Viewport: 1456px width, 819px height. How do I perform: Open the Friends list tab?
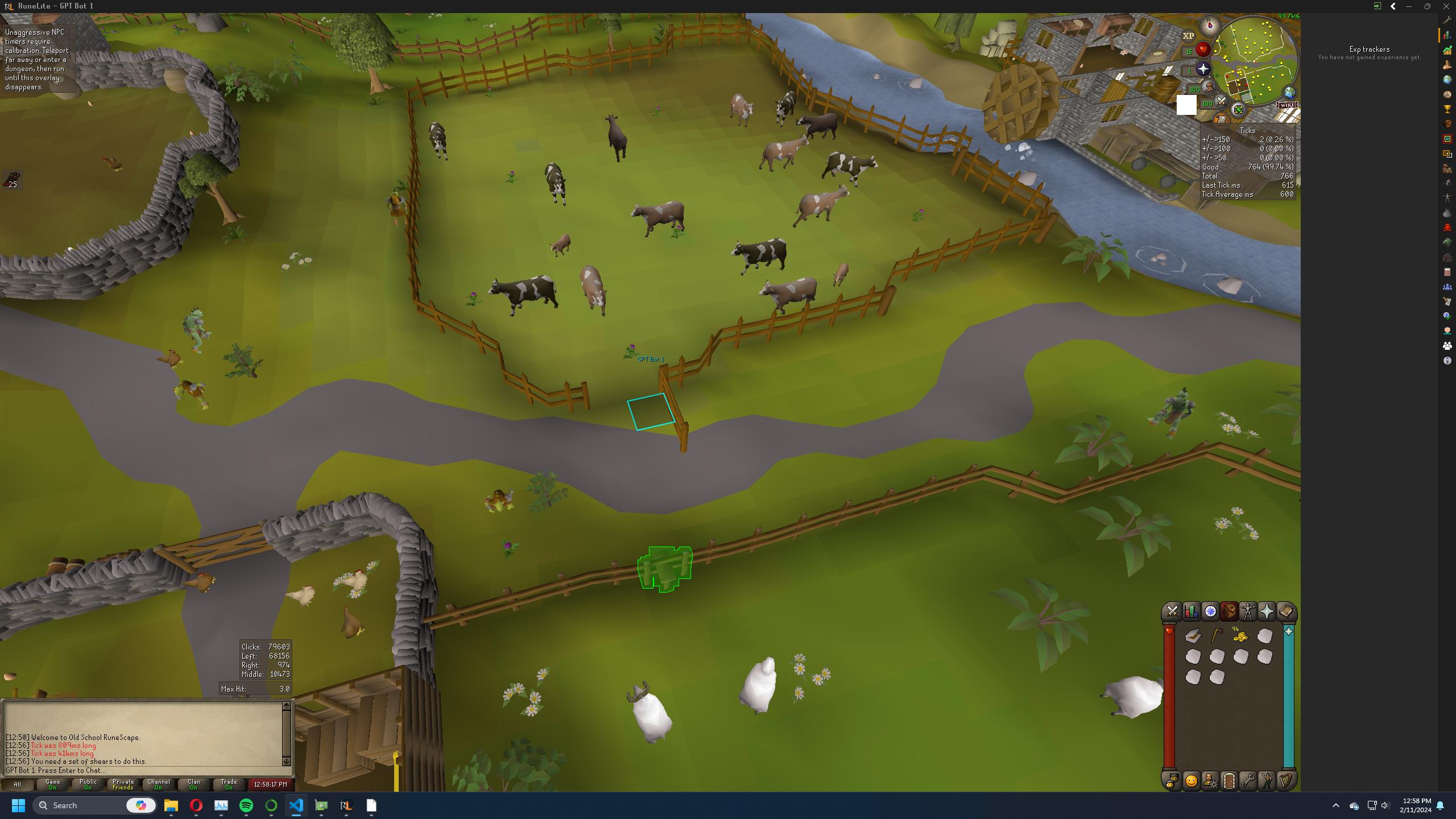[1172, 781]
